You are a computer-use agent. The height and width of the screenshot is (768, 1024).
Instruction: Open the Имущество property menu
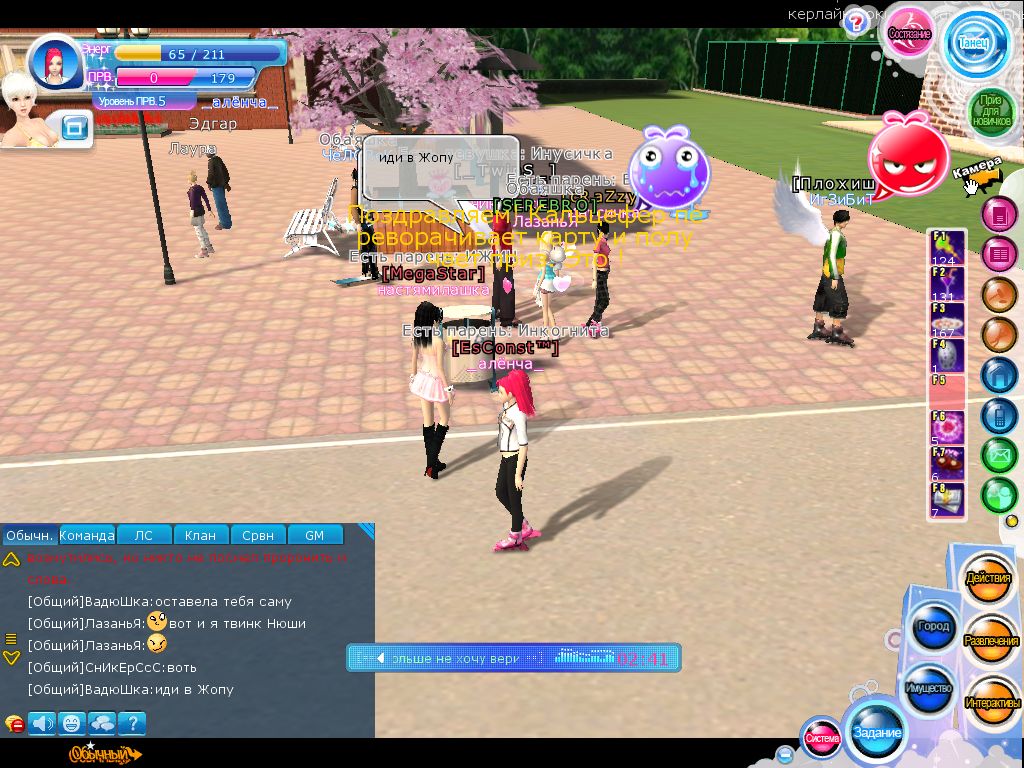coord(928,689)
